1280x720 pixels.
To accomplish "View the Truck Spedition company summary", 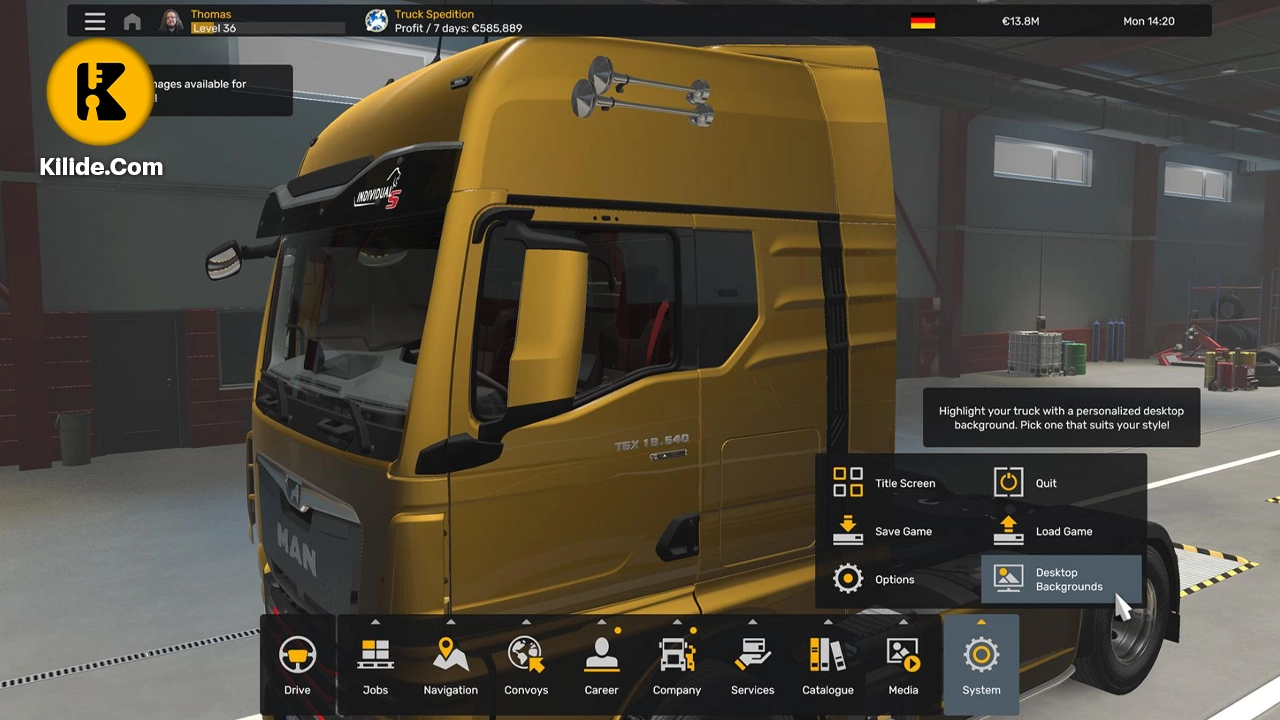I will pos(445,21).
